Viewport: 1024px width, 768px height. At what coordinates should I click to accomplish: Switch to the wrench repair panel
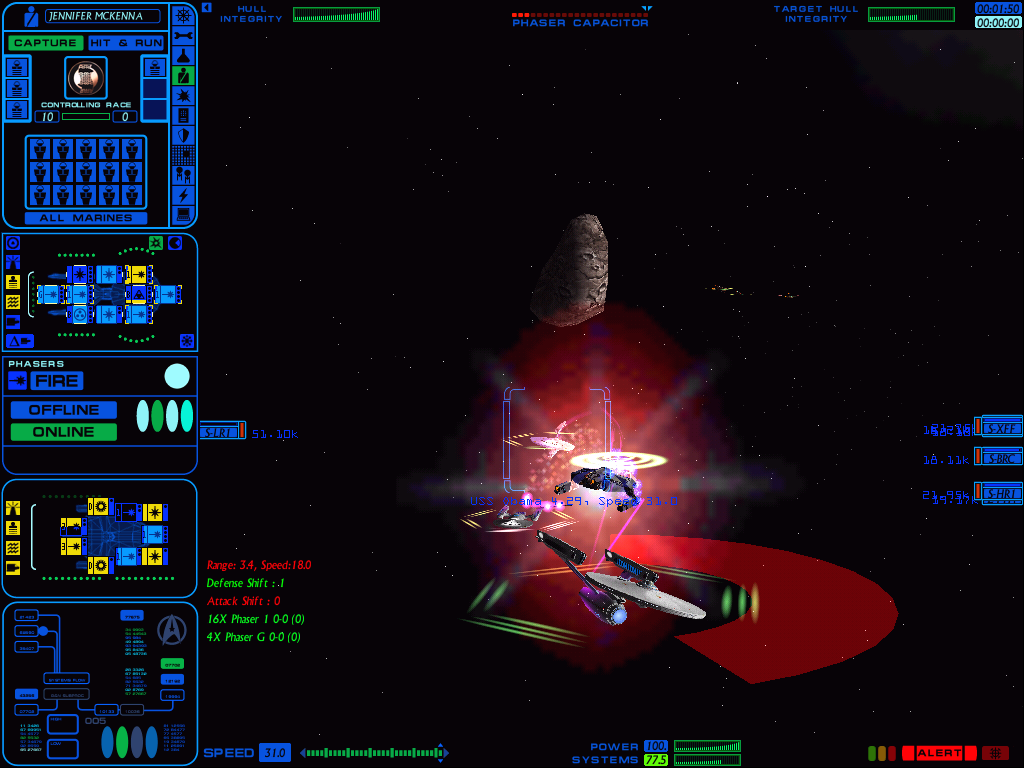(183, 35)
